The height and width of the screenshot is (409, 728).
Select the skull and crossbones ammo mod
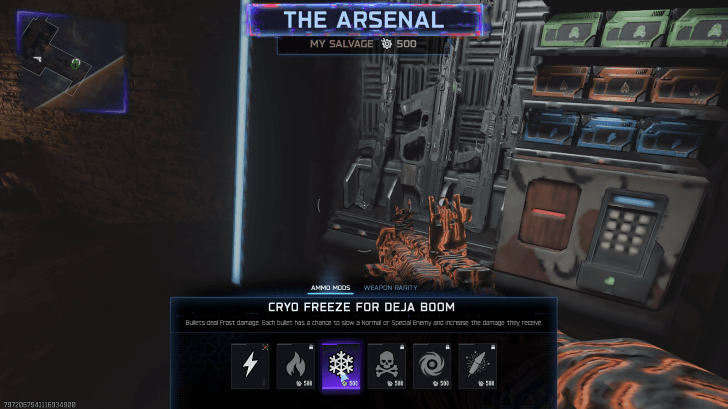point(387,366)
